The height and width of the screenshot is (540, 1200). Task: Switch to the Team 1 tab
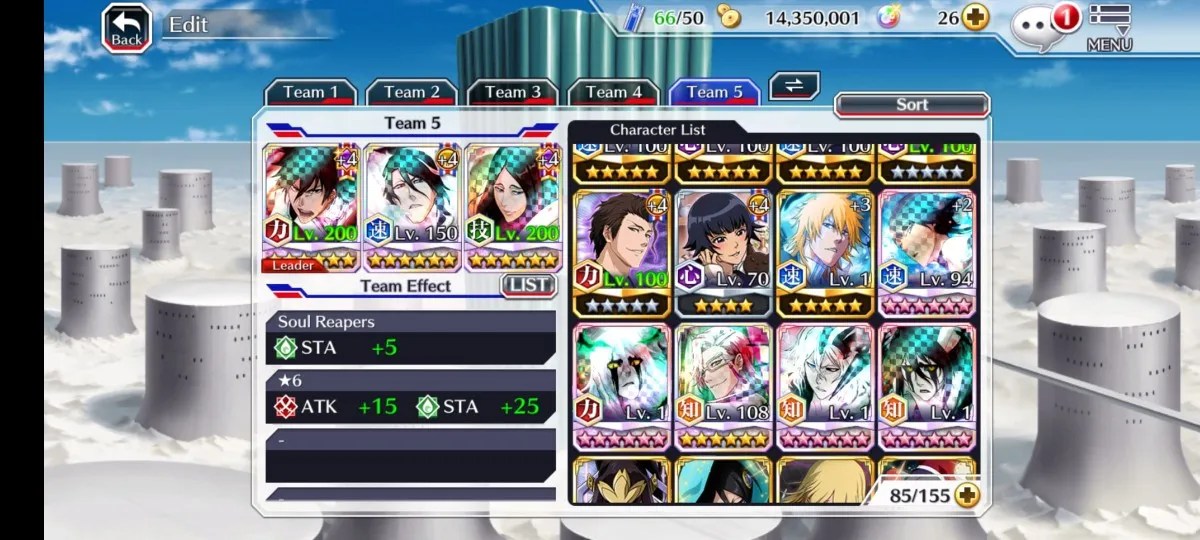pyautogui.click(x=310, y=92)
